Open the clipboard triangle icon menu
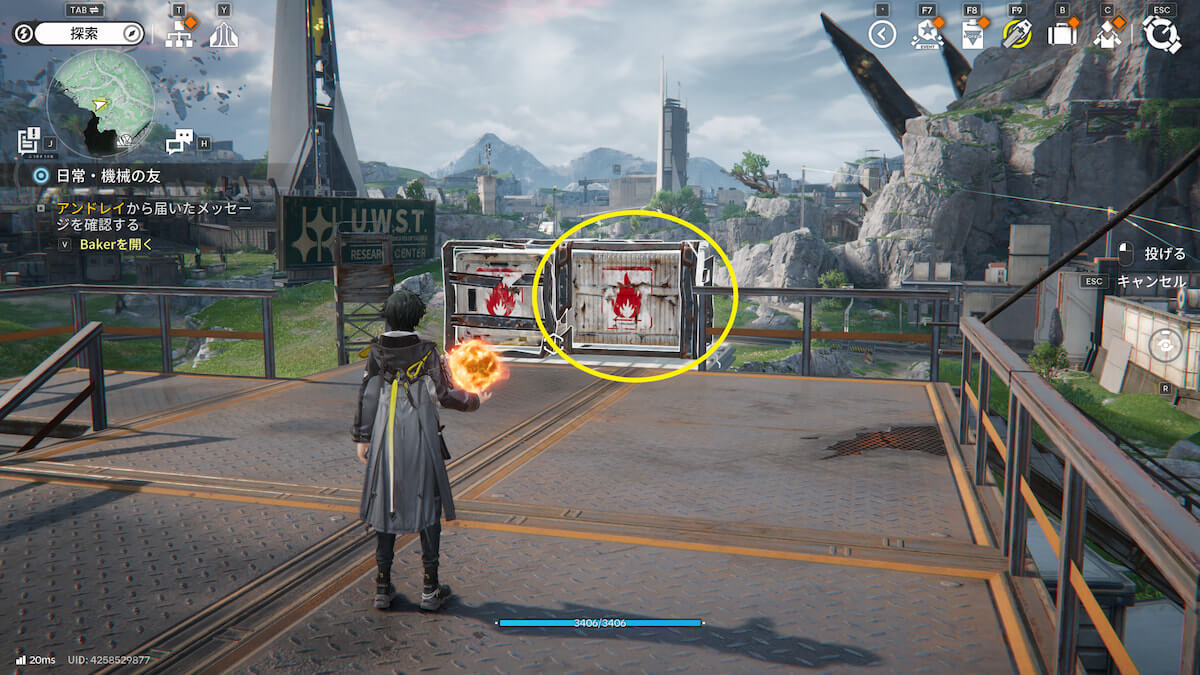This screenshot has width=1200, height=675. (972, 35)
